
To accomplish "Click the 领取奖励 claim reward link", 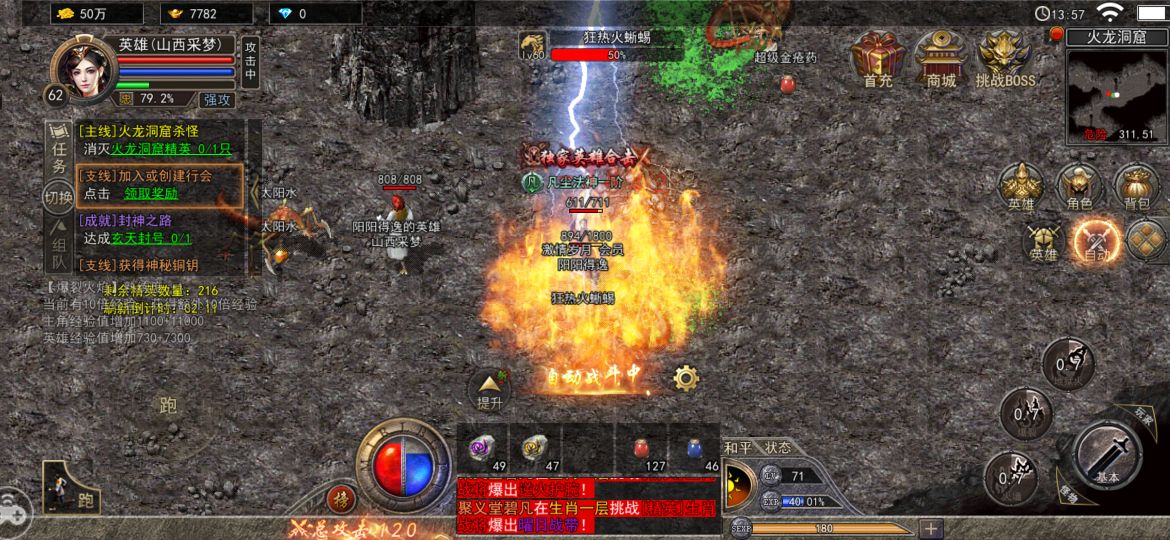I will [151, 194].
